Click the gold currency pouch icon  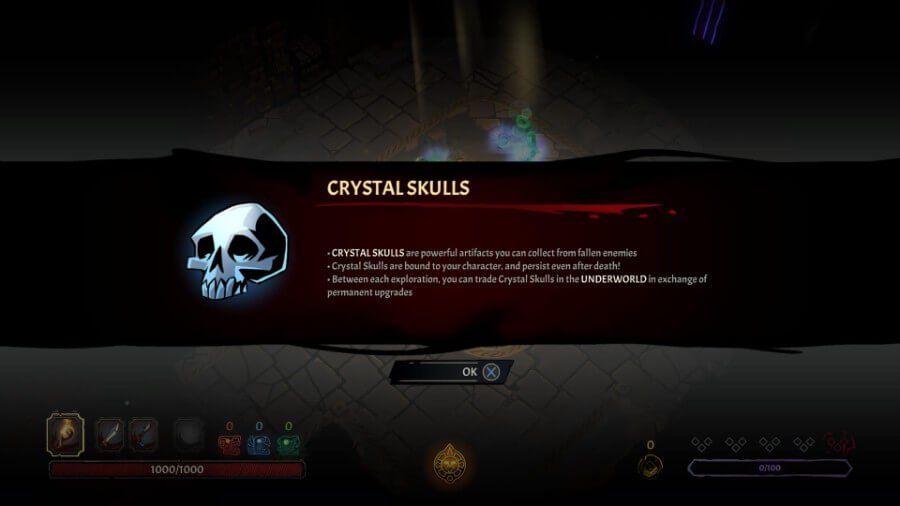651,466
